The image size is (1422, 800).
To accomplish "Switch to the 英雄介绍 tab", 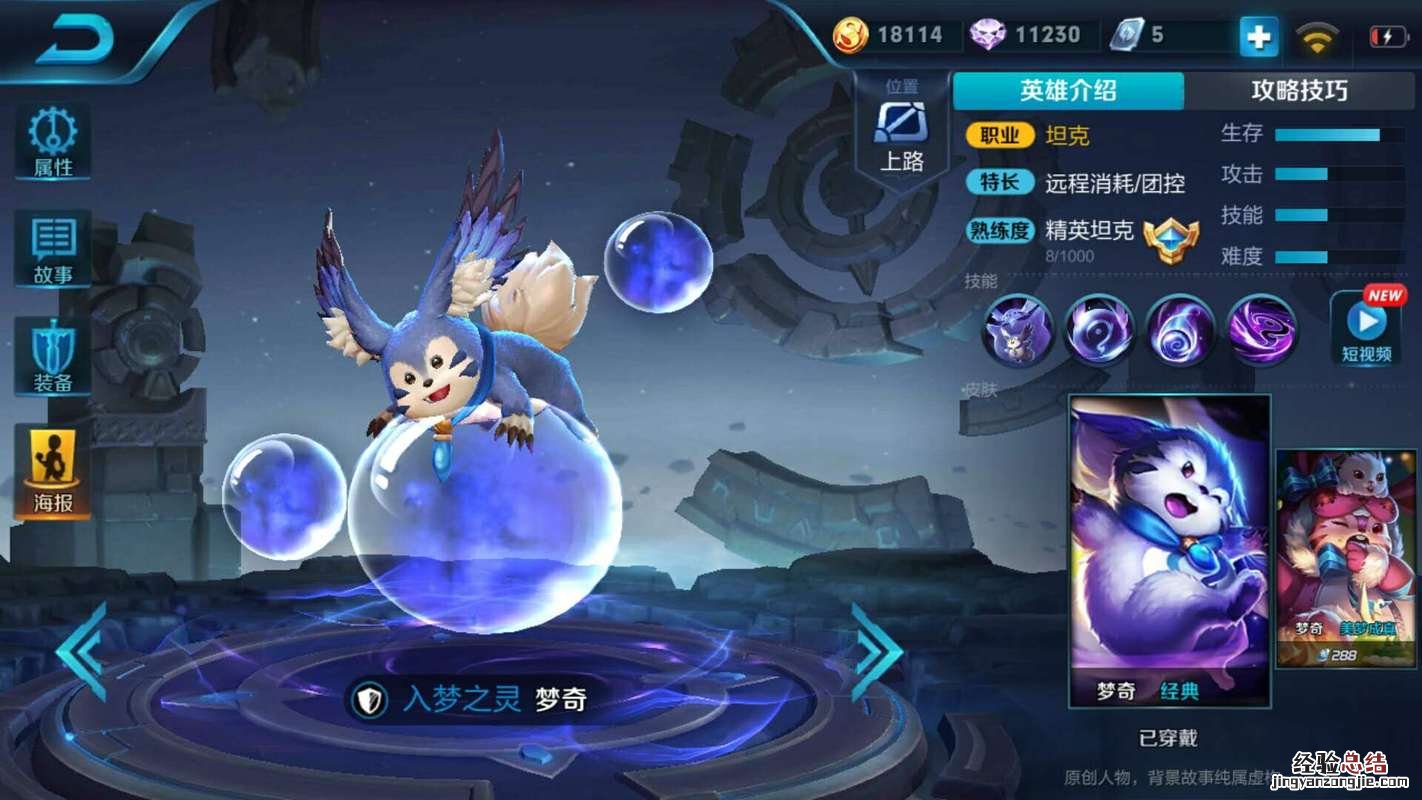I will (x=1068, y=91).
